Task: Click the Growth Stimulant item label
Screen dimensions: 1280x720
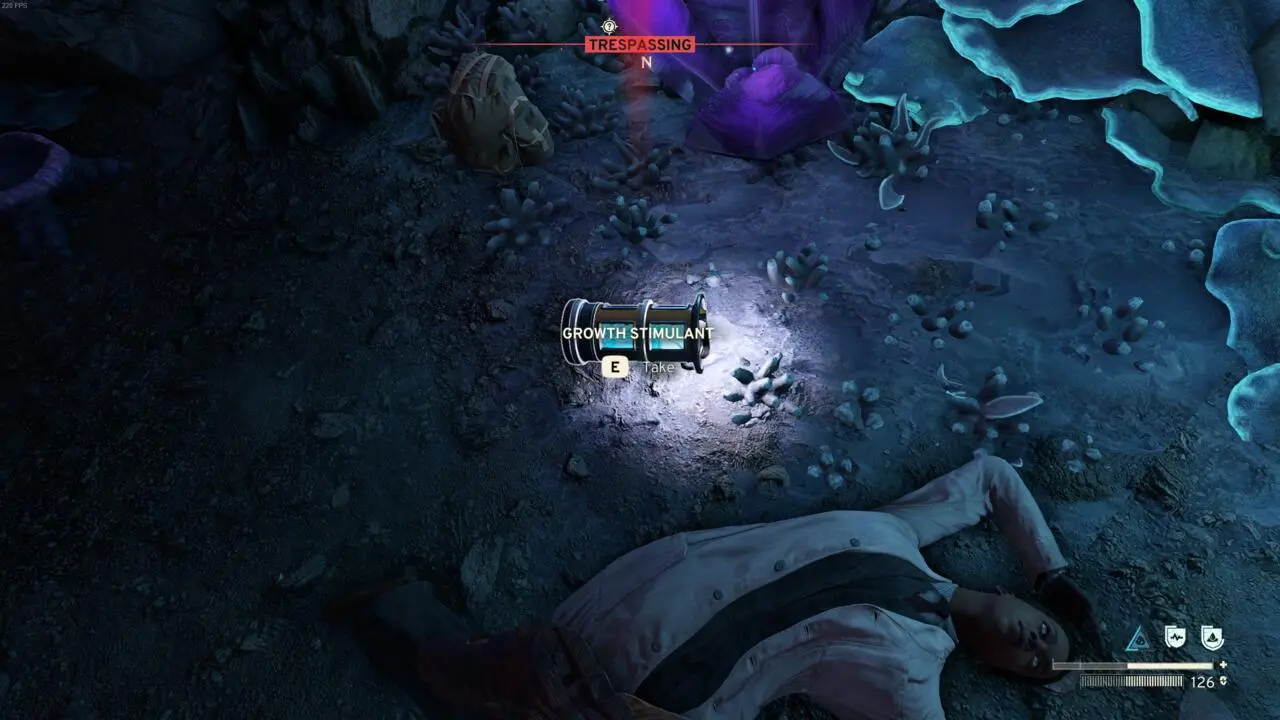Action: [x=637, y=333]
